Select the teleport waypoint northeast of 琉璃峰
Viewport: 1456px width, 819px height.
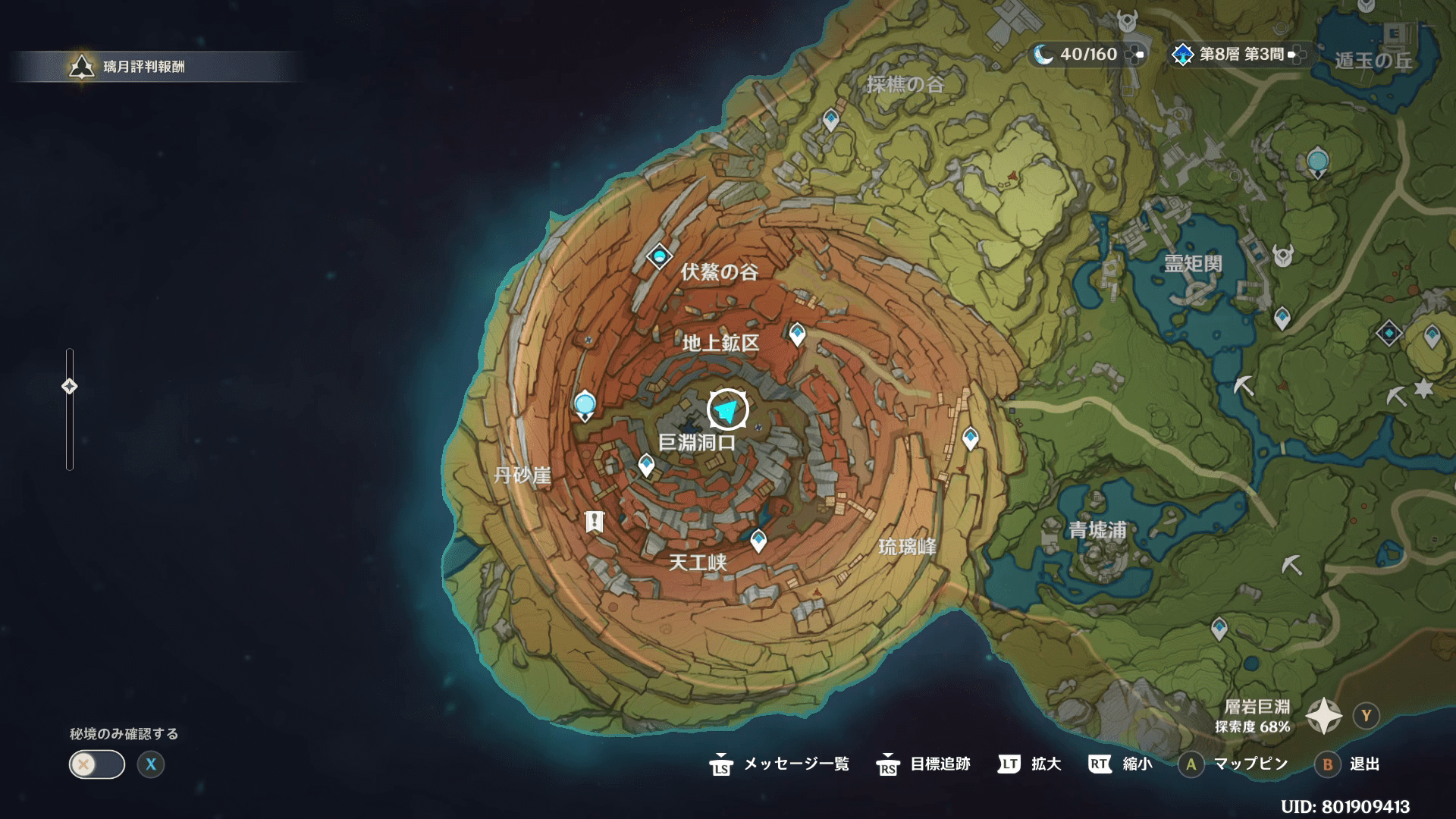[971, 438]
